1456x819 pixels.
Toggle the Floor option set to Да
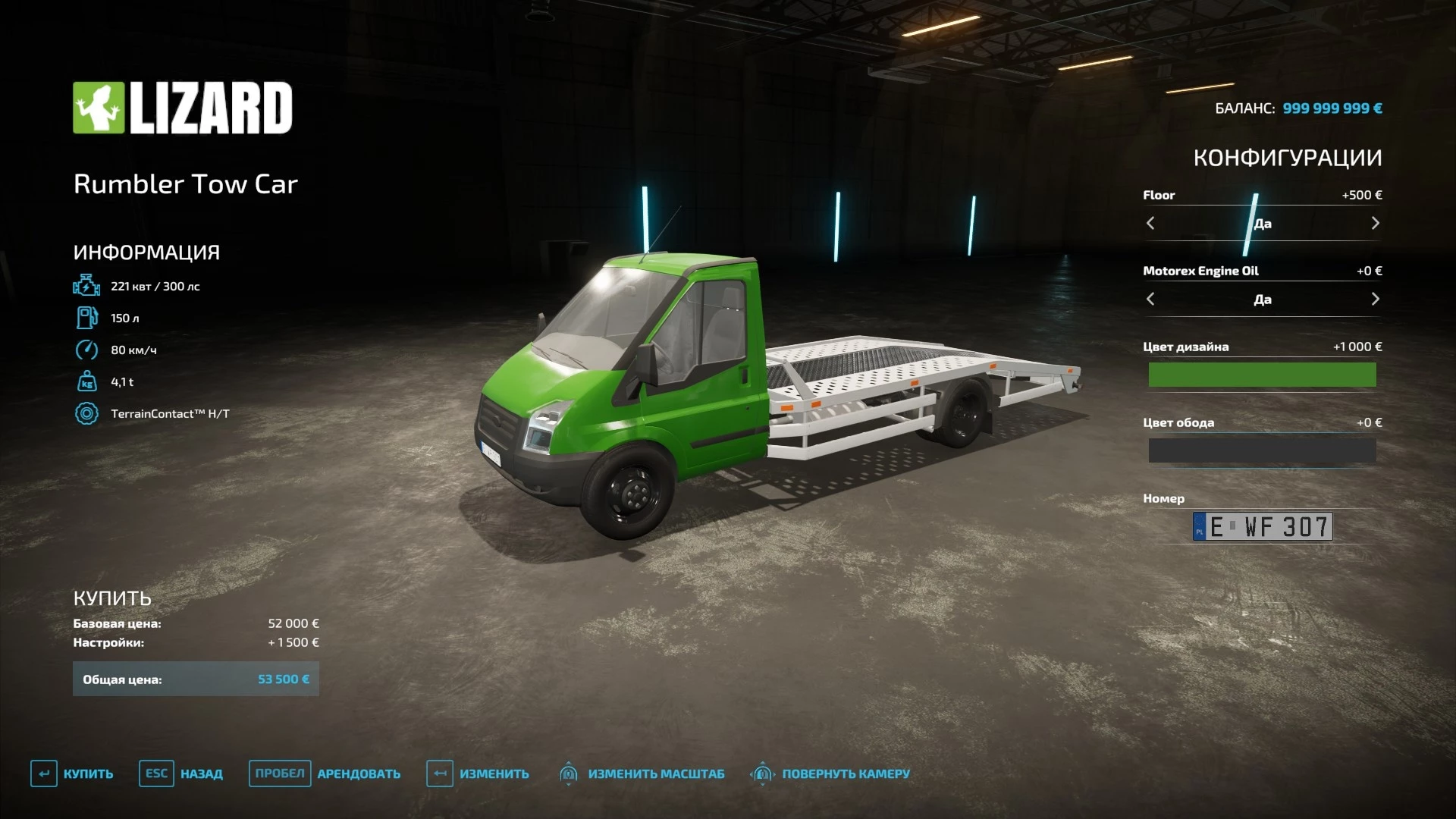coord(1262,223)
